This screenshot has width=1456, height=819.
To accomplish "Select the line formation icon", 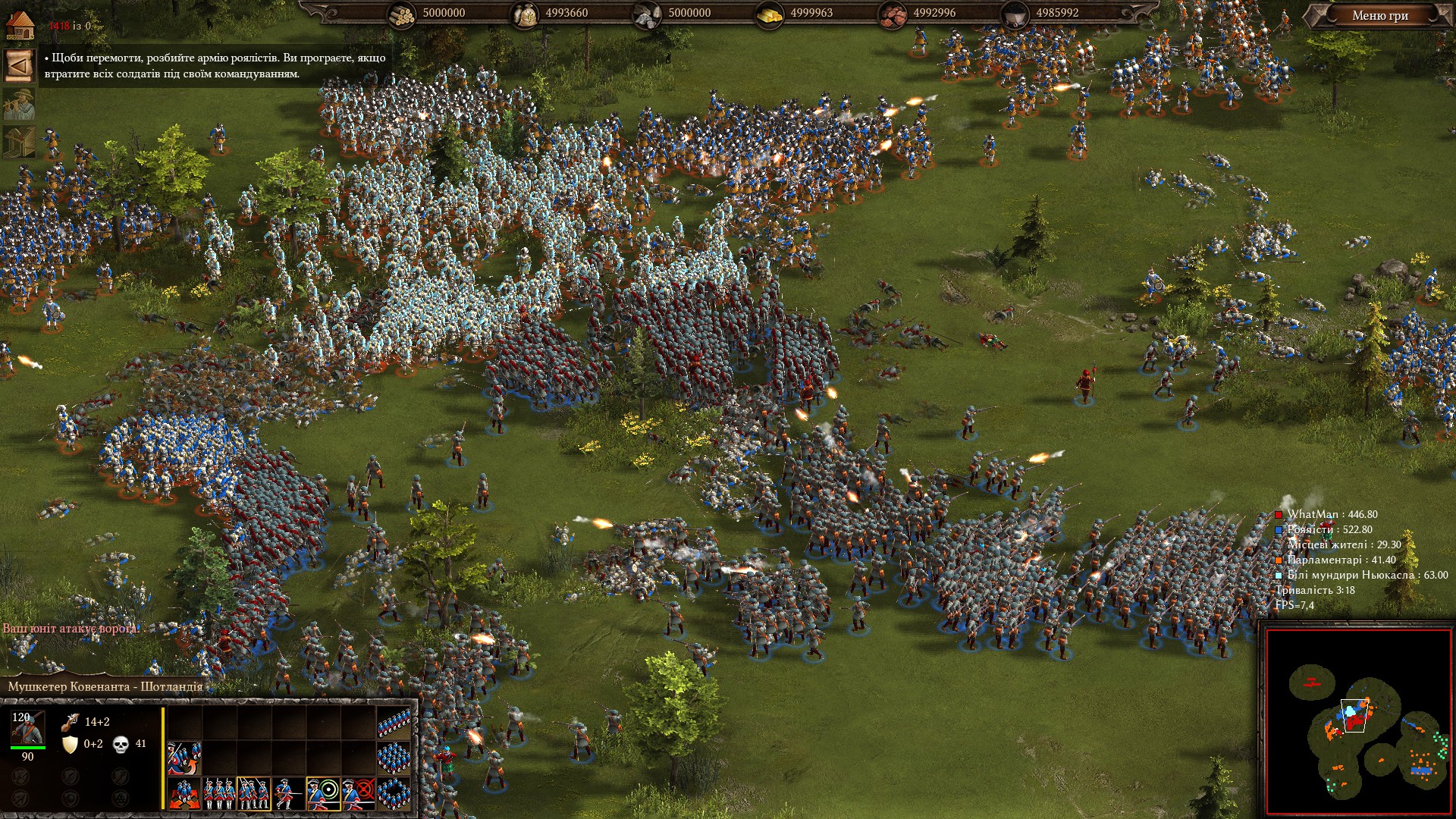I will click(x=394, y=723).
